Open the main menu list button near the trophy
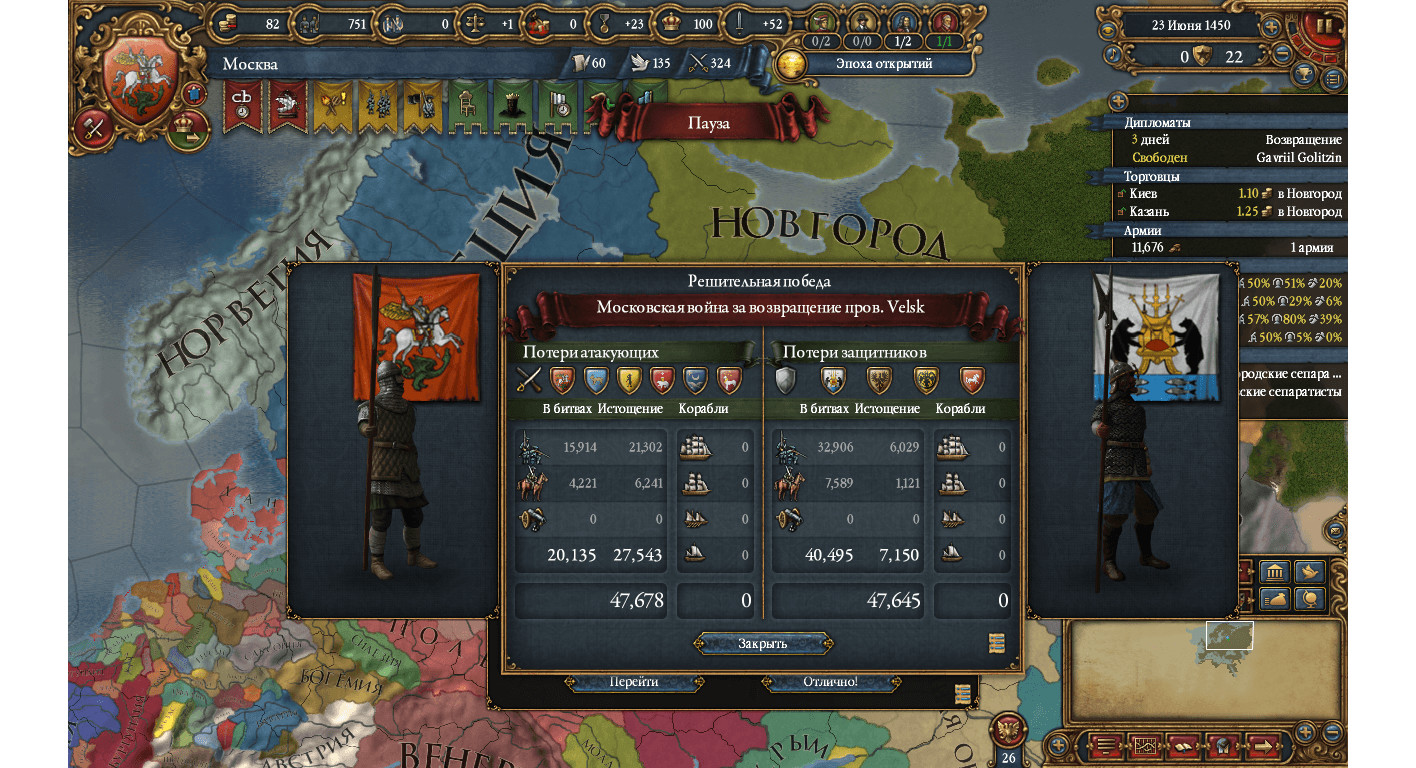 (x=1333, y=77)
